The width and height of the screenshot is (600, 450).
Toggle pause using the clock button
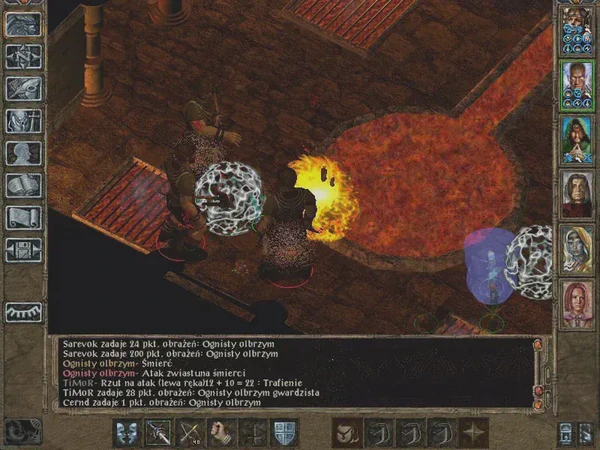point(20,431)
